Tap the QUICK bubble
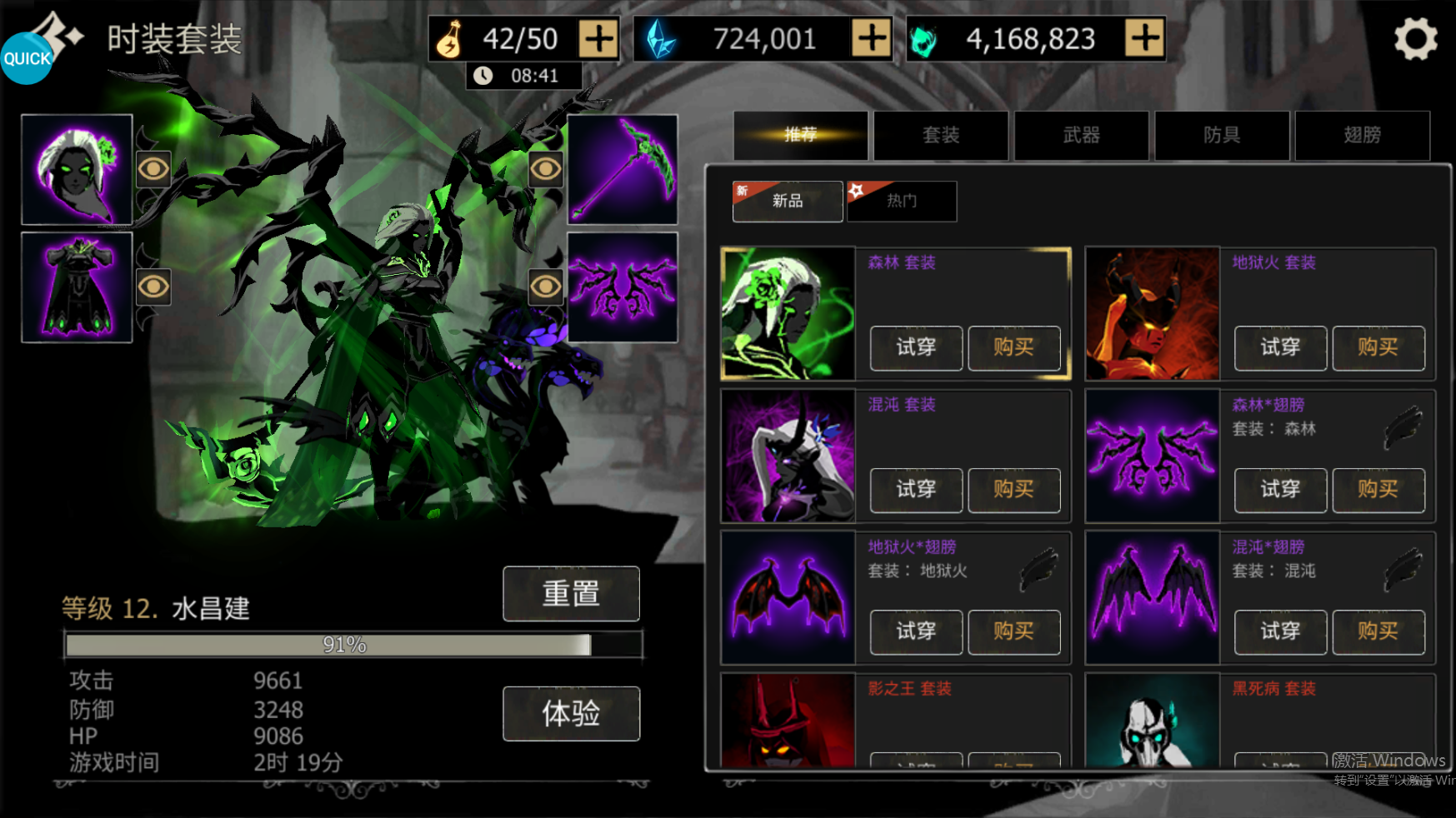This screenshot has height=818, width=1456. [x=27, y=58]
